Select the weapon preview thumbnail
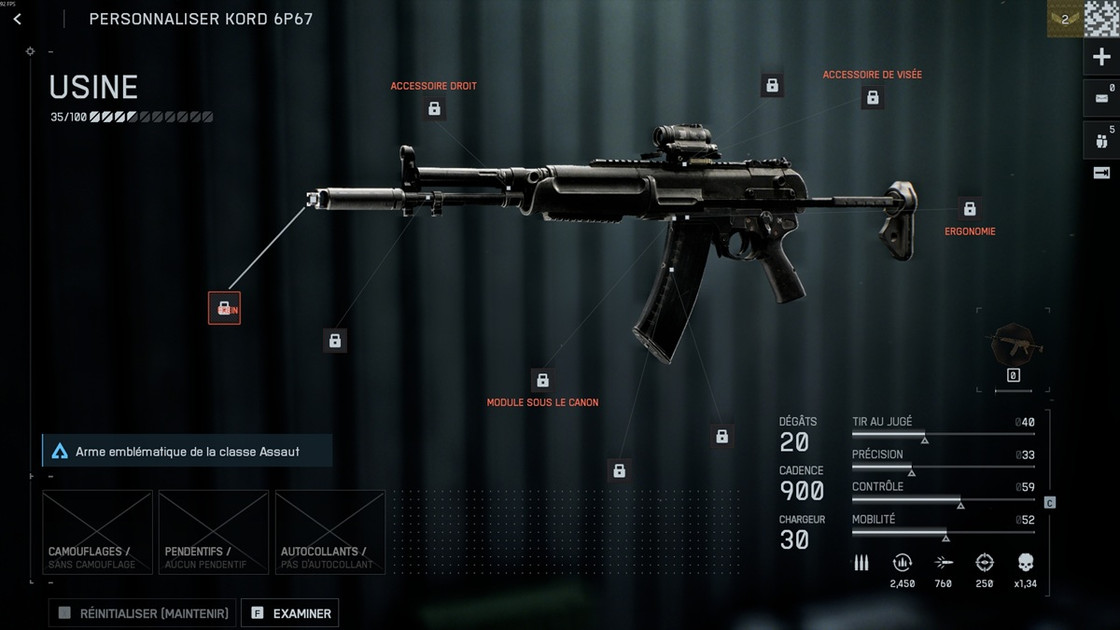The width and height of the screenshot is (1120, 630). coord(1013,346)
